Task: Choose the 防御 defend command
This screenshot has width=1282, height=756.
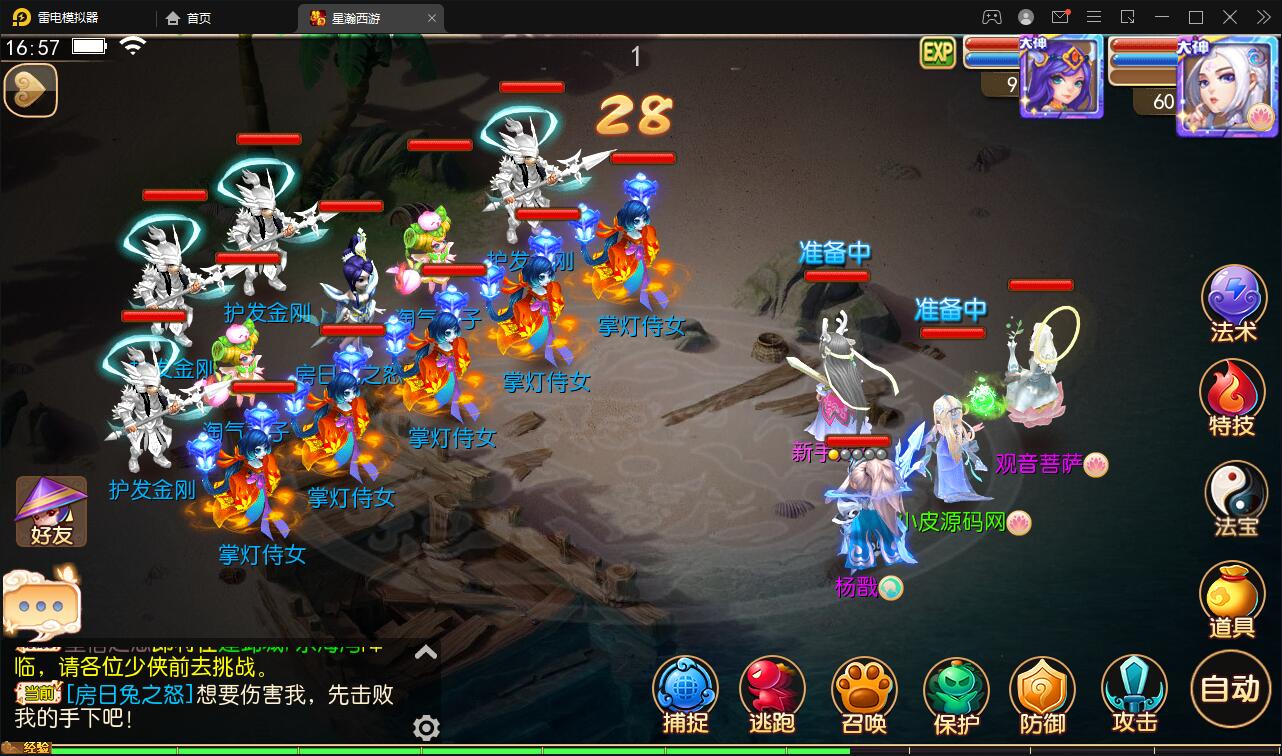Action: 1043,690
